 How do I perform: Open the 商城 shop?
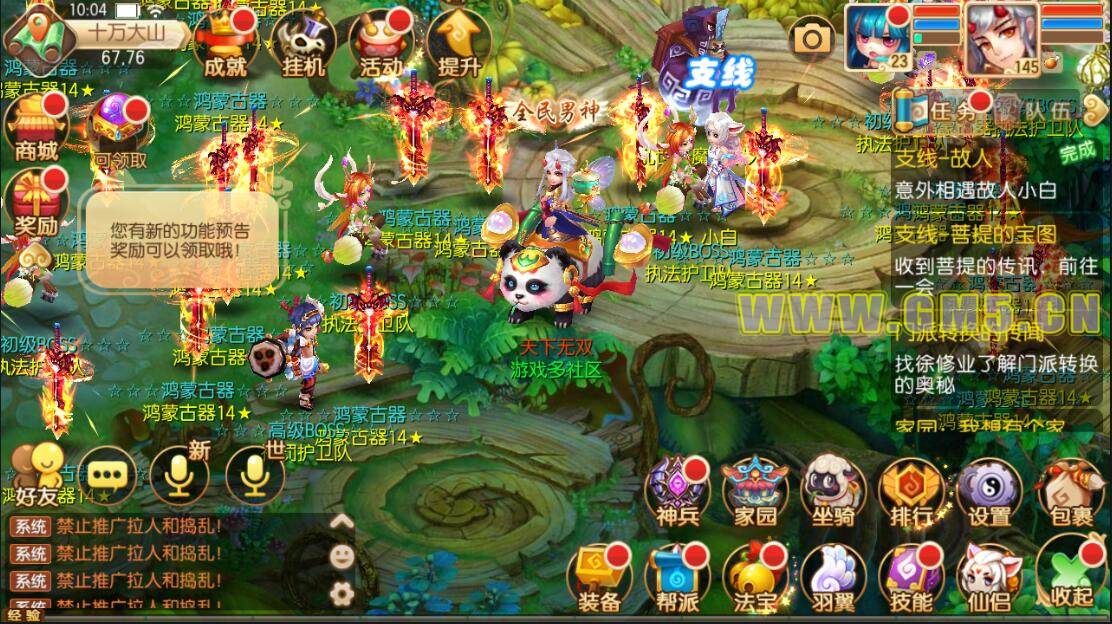[35, 128]
